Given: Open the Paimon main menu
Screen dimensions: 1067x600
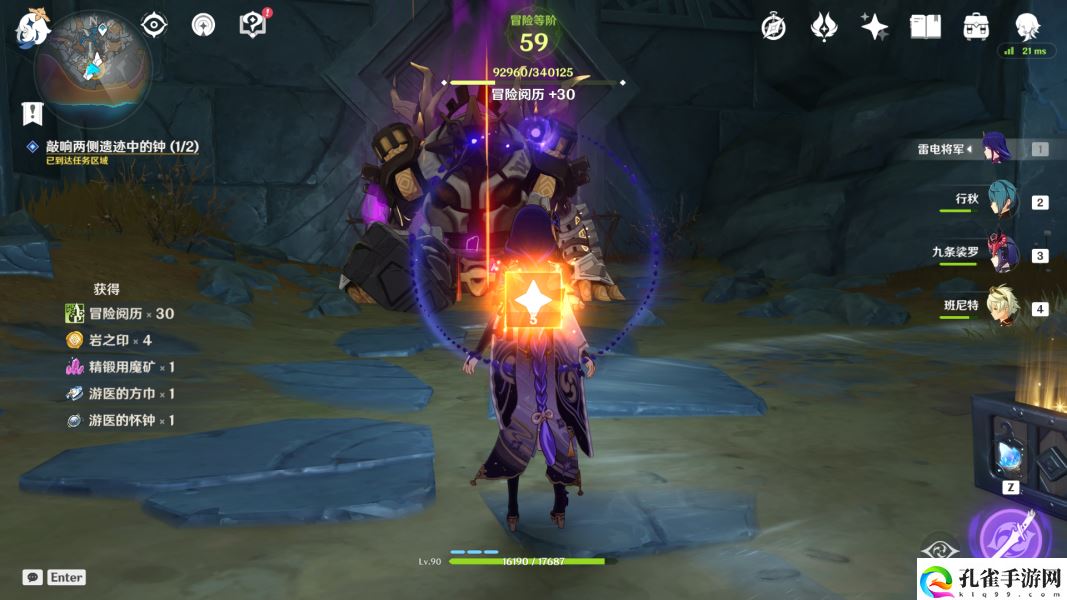Looking at the screenshot, I should click(x=32, y=27).
